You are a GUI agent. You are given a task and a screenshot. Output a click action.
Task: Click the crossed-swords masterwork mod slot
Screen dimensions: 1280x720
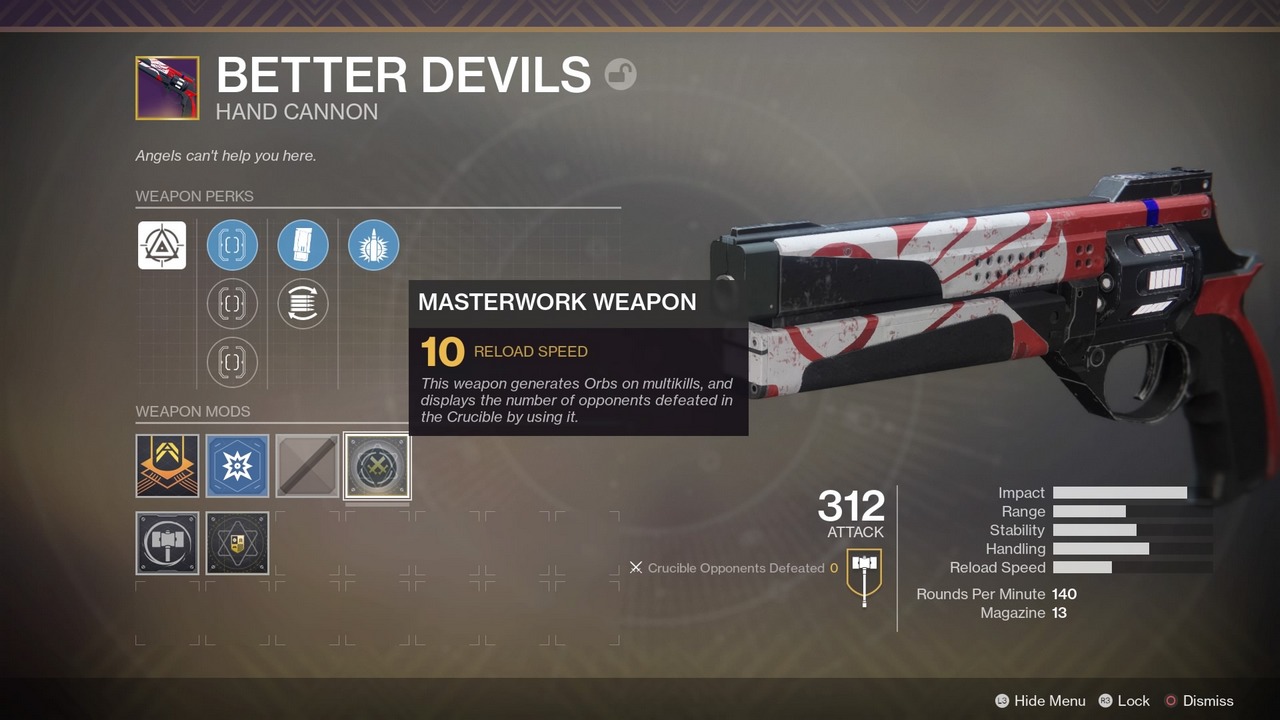(377, 466)
